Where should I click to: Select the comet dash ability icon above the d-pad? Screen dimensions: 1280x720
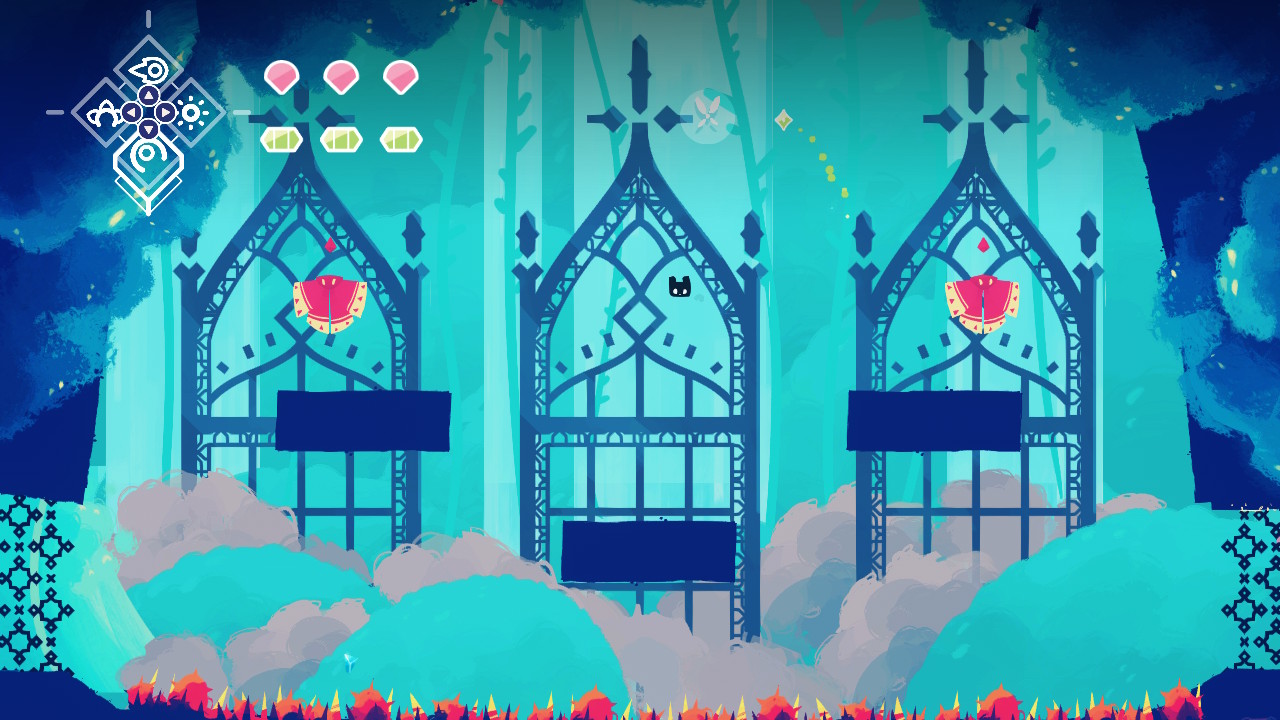(148, 69)
